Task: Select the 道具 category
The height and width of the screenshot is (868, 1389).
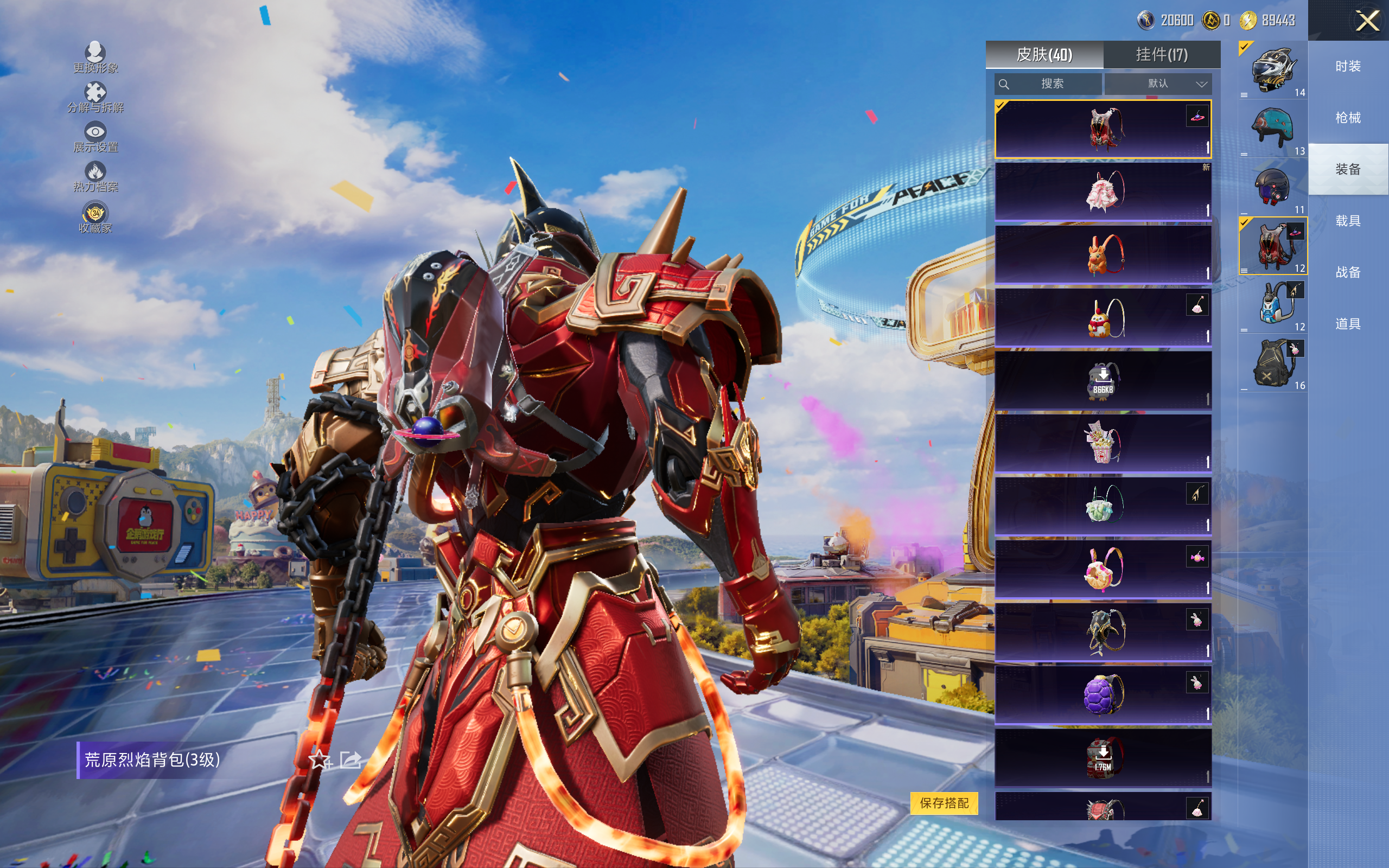Action: (1348, 324)
